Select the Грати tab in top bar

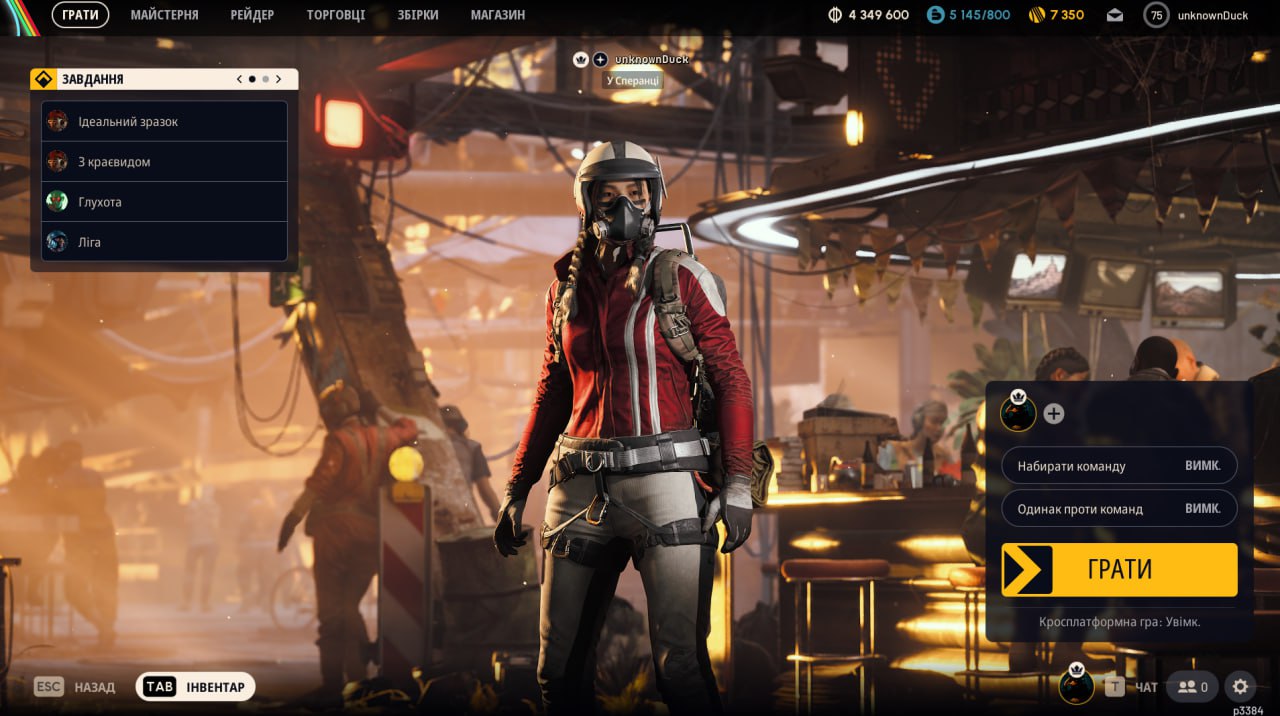click(x=80, y=15)
